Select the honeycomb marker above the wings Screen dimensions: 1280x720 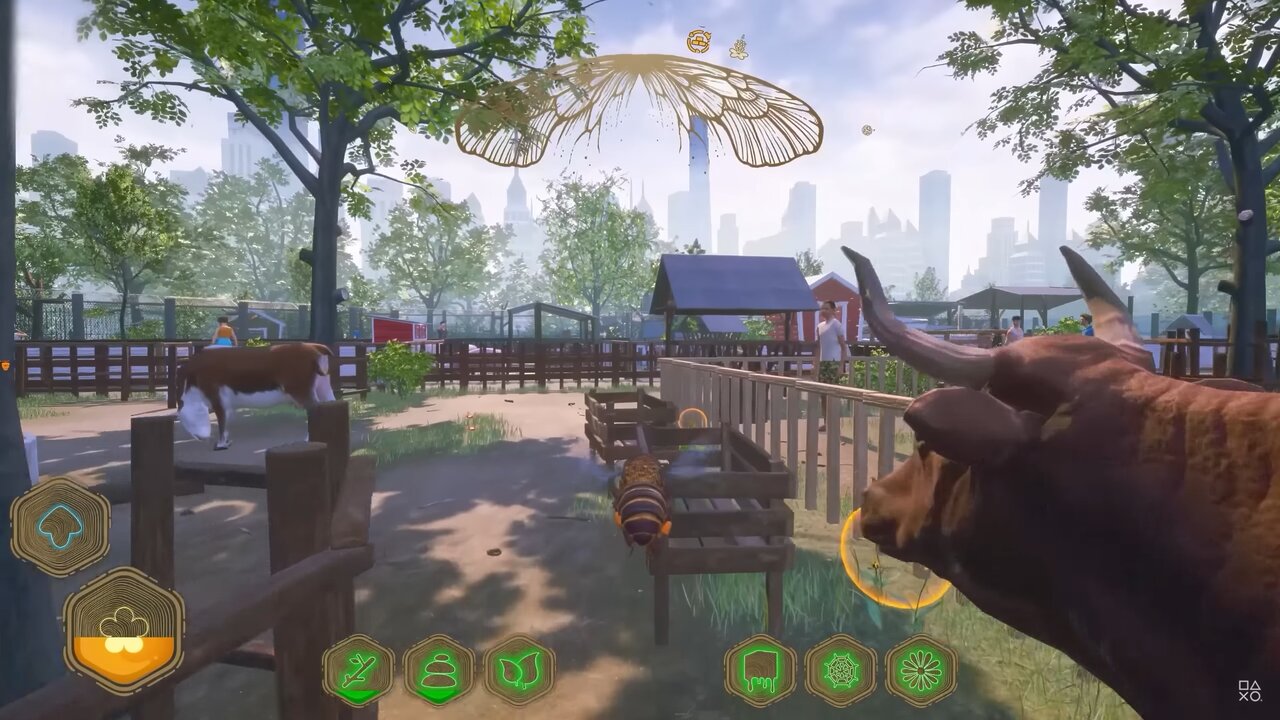[699, 41]
